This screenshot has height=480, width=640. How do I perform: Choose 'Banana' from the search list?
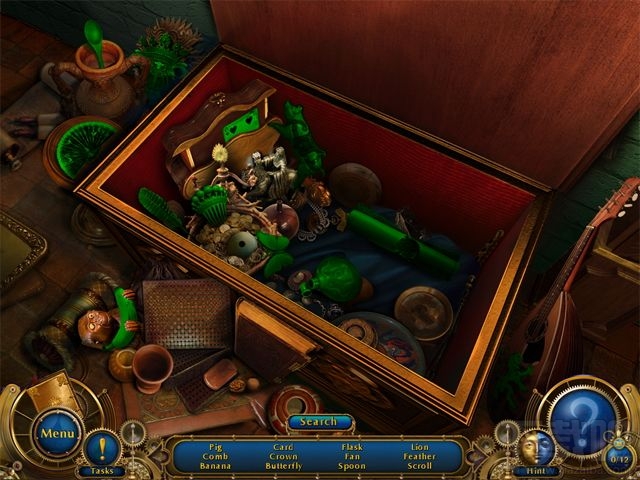(x=214, y=466)
